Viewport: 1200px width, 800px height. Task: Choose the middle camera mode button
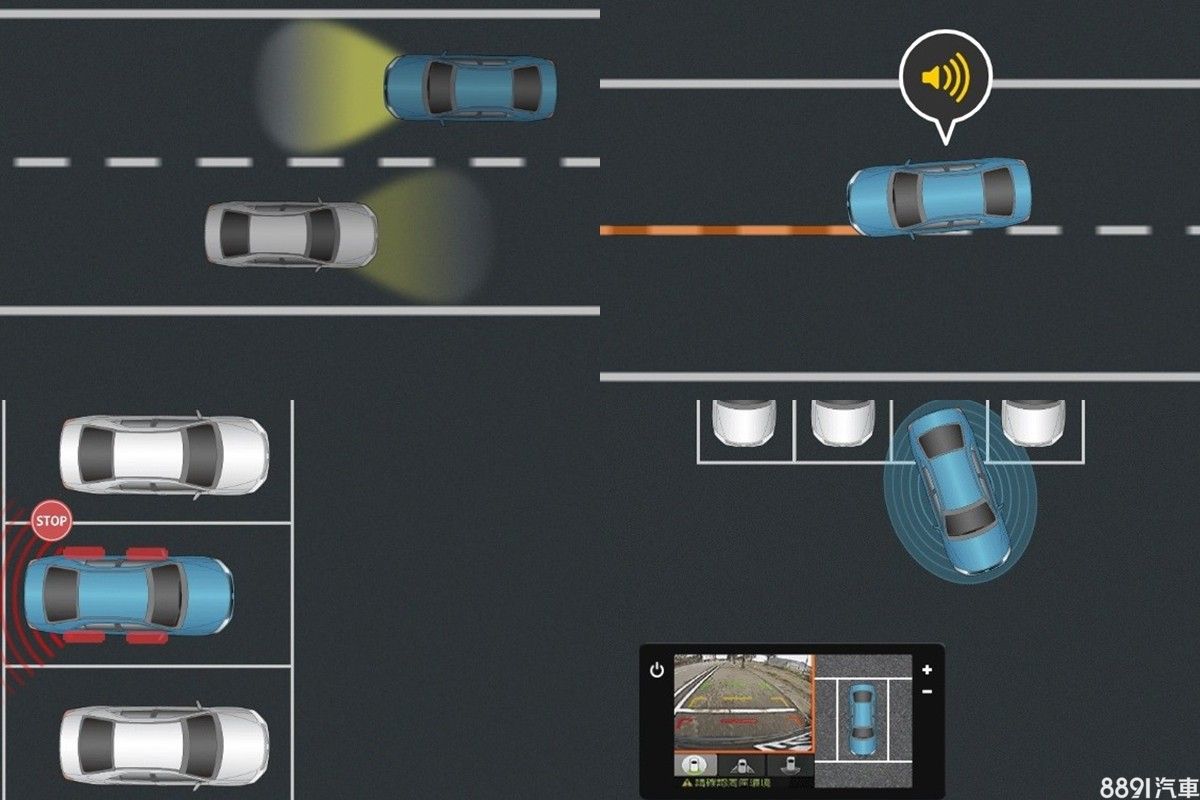click(744, 766)
